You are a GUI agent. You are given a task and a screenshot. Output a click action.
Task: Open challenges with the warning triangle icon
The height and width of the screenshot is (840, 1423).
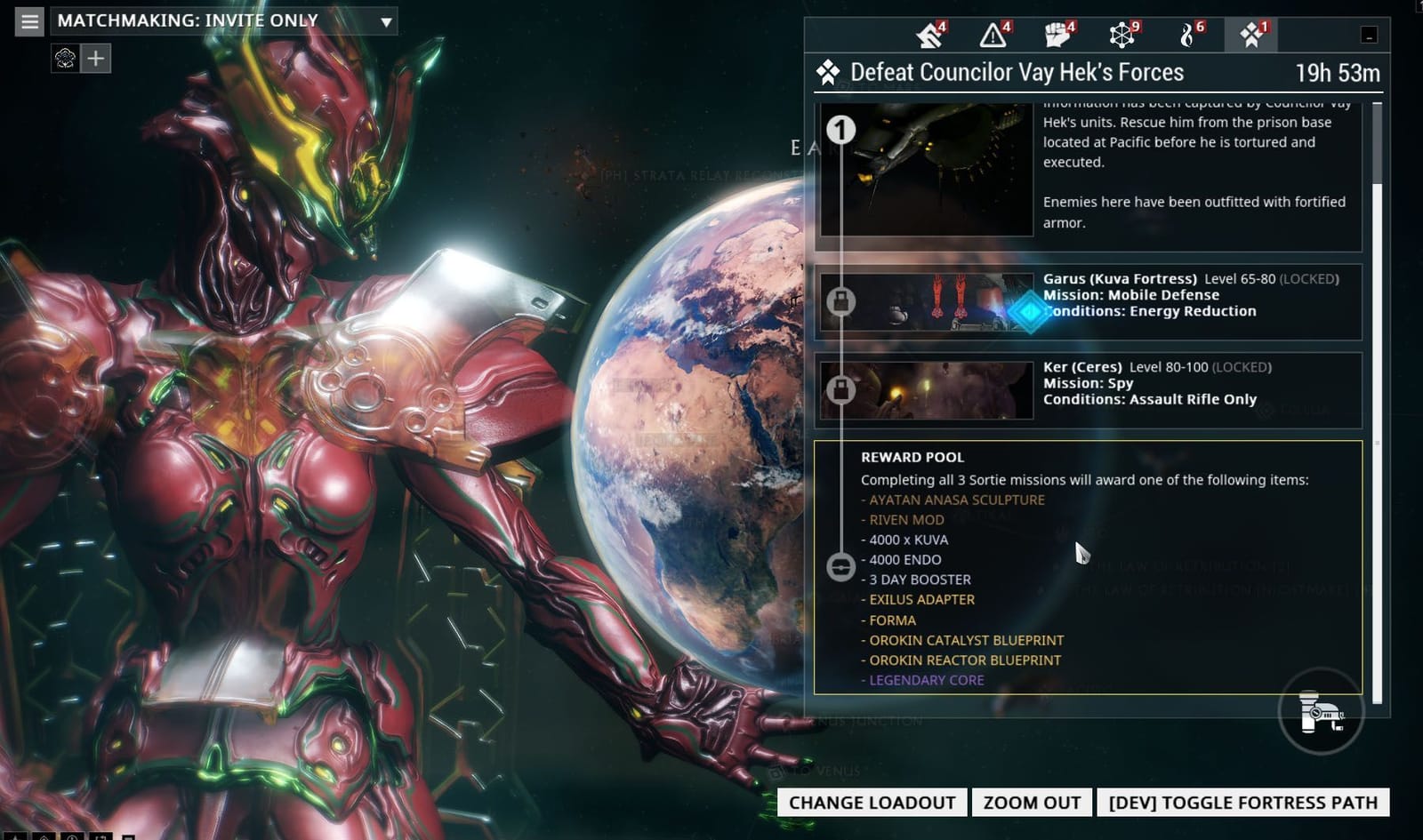tap(994, 36)
